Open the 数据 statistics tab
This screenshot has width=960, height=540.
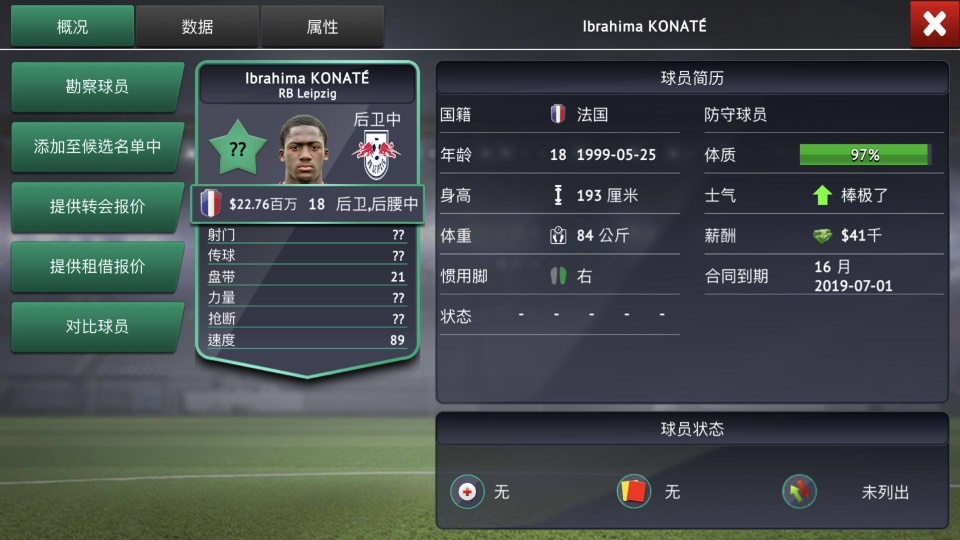click(197, 27)
